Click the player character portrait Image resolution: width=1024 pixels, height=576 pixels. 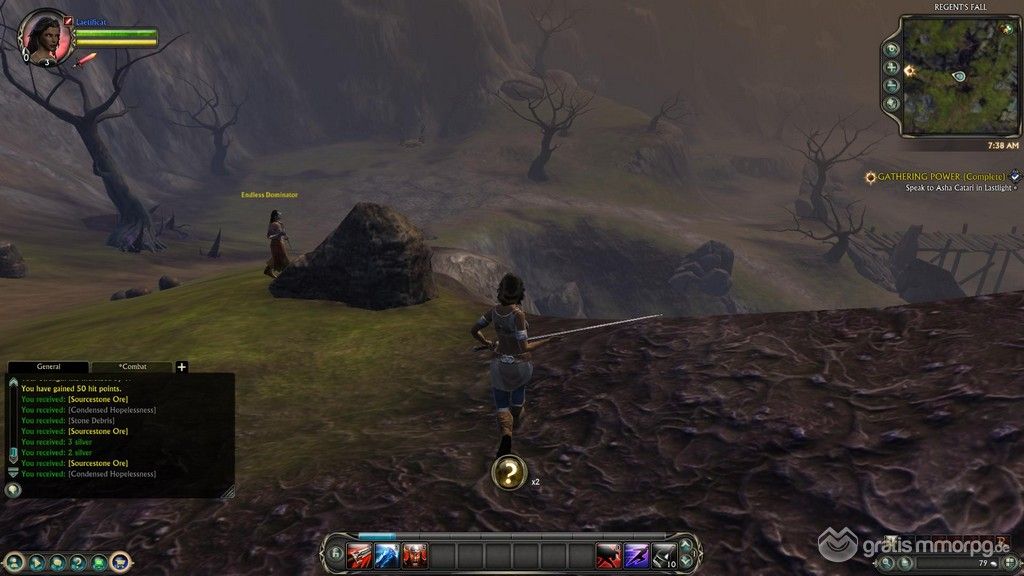coord(46,37)
